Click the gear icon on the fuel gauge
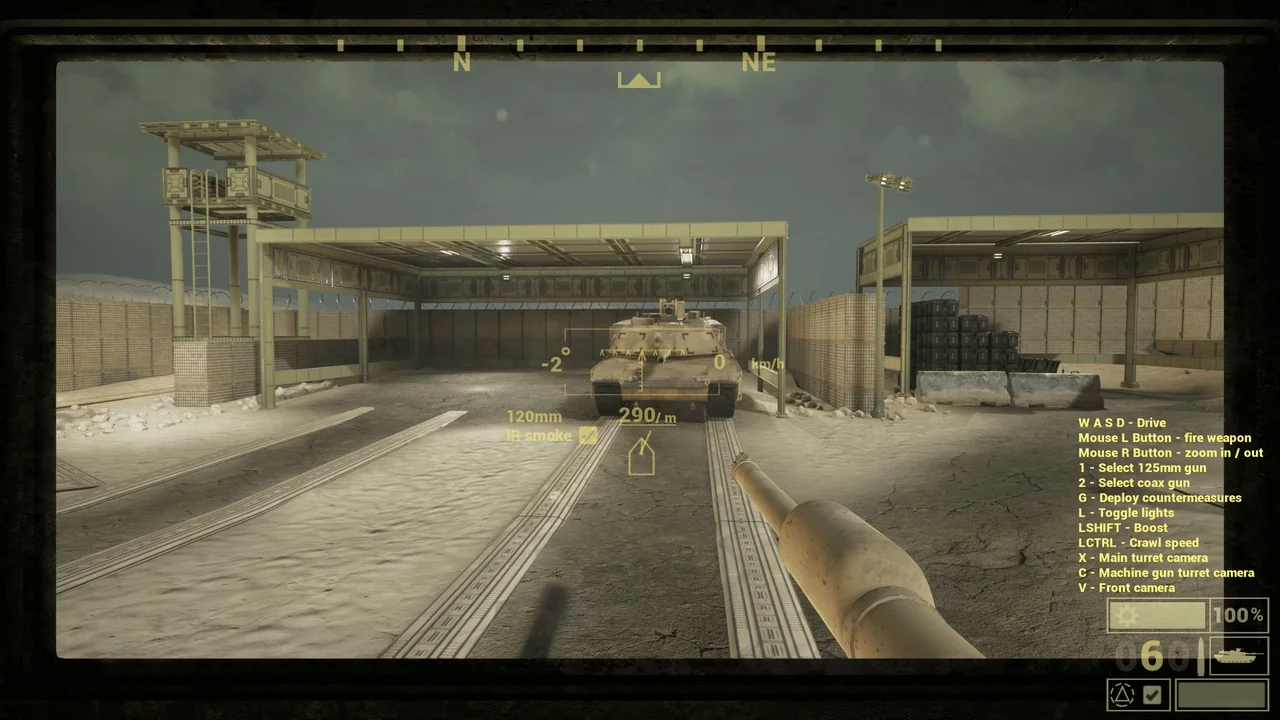This screenshot has height=720, width=1280. click(x=1127, y=615)
